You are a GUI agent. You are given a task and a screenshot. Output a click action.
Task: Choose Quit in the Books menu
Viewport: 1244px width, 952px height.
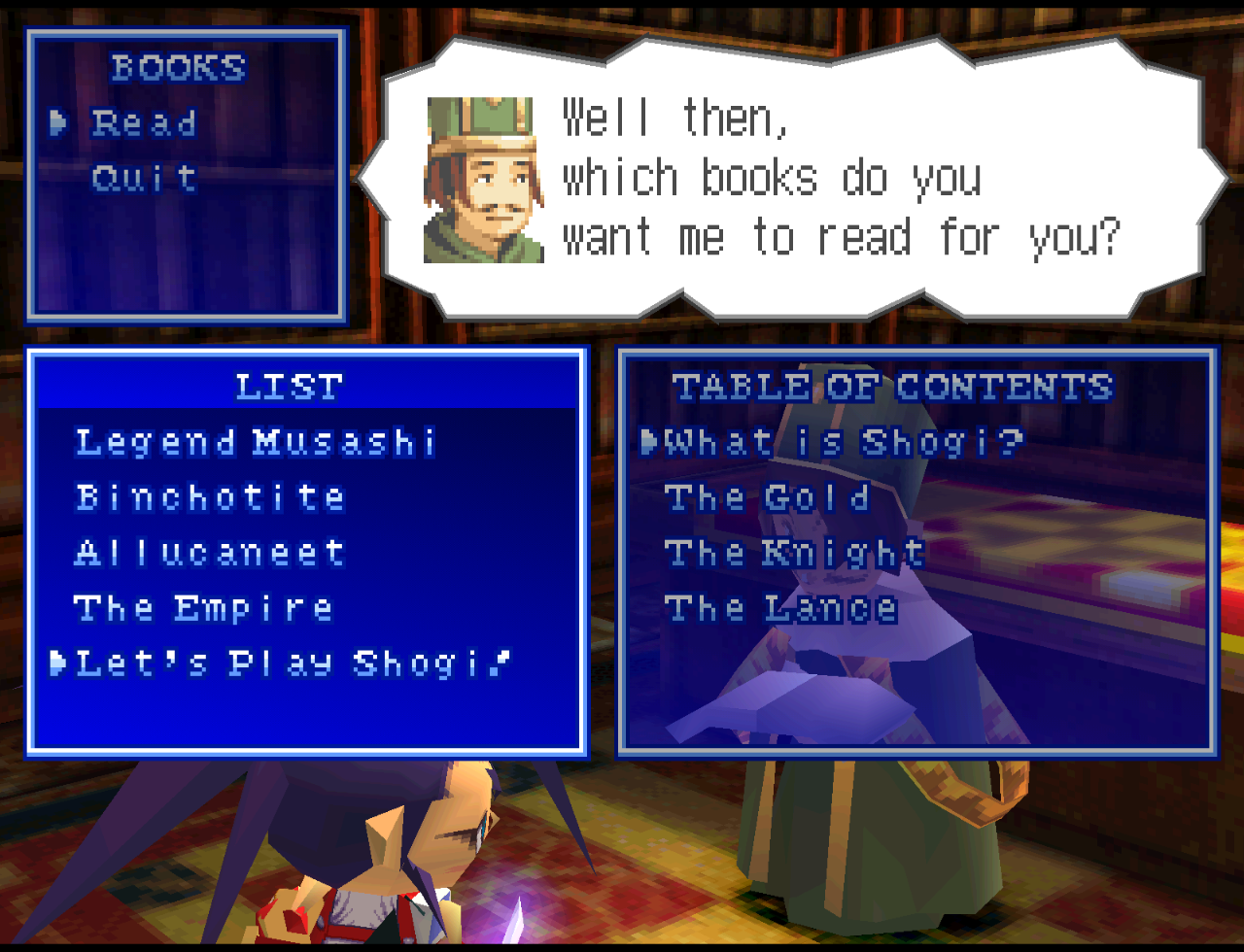[144, 179]
